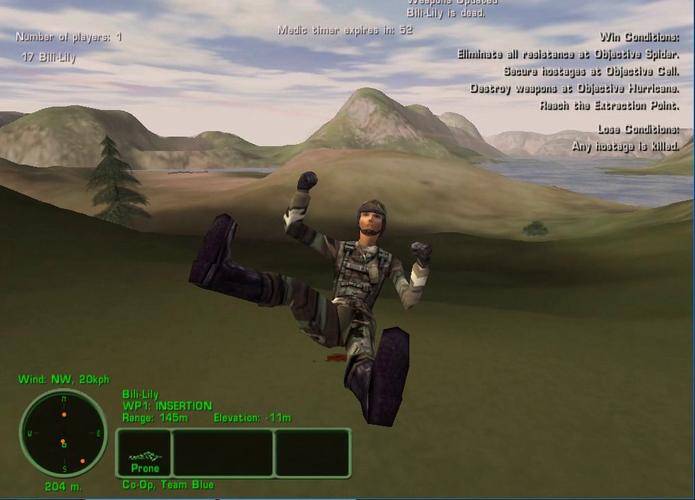695x500 pixels.
Task: Select the Prone stance indicator box
Action: point(144,454)
